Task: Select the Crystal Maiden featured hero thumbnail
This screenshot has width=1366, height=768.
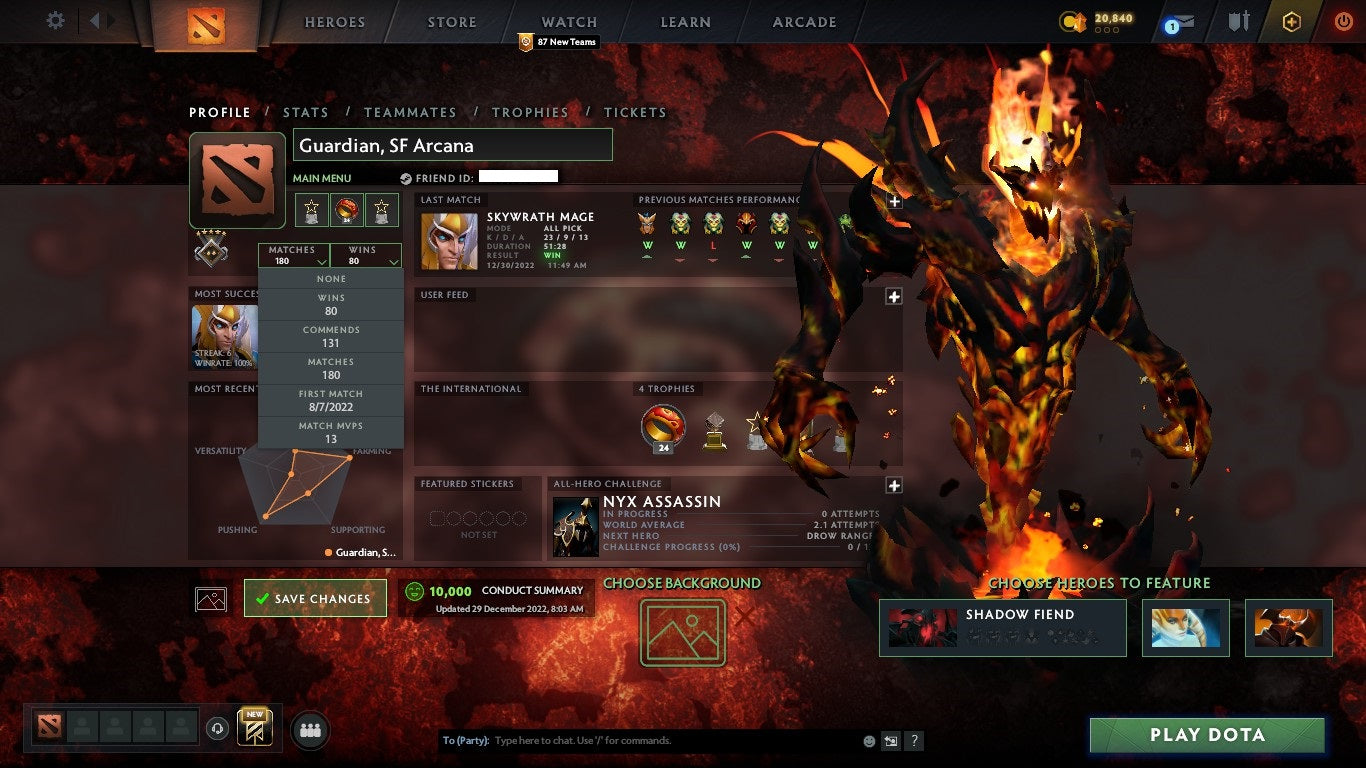Action: [1185, 628]
